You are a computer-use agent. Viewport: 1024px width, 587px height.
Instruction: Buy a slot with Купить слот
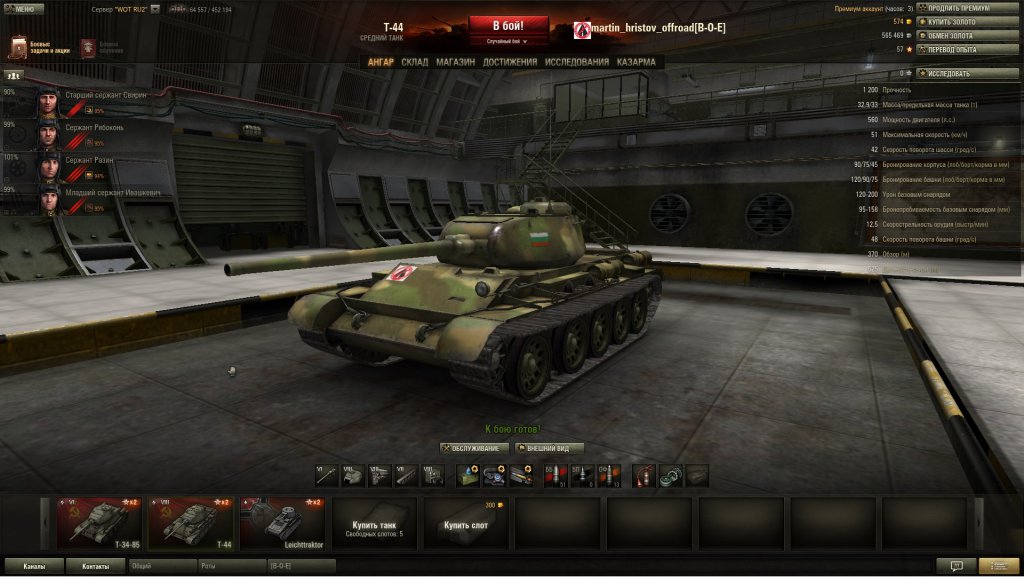[x=465, y=524]
